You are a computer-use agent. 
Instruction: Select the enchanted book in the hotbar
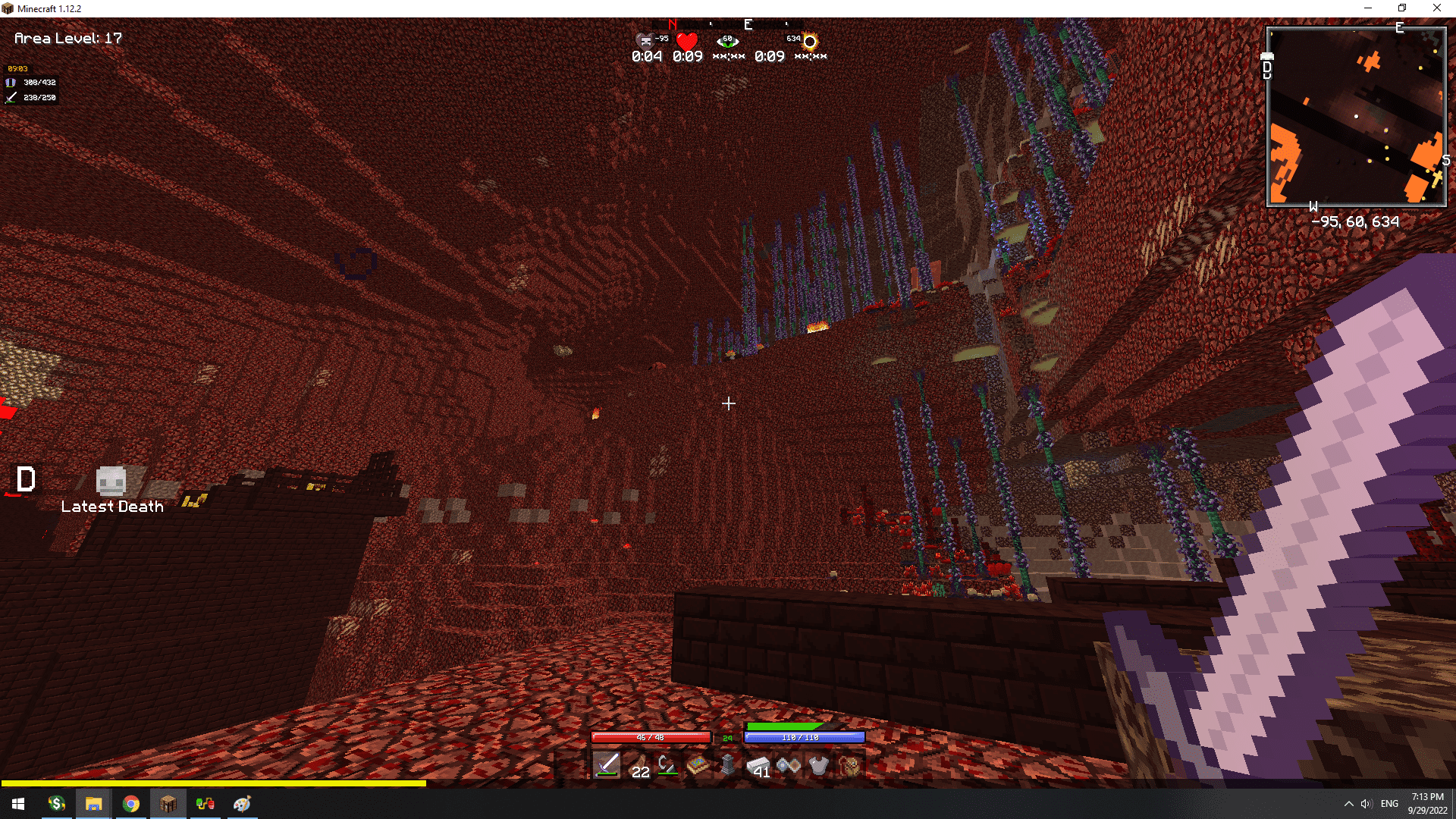pos(698,766)
